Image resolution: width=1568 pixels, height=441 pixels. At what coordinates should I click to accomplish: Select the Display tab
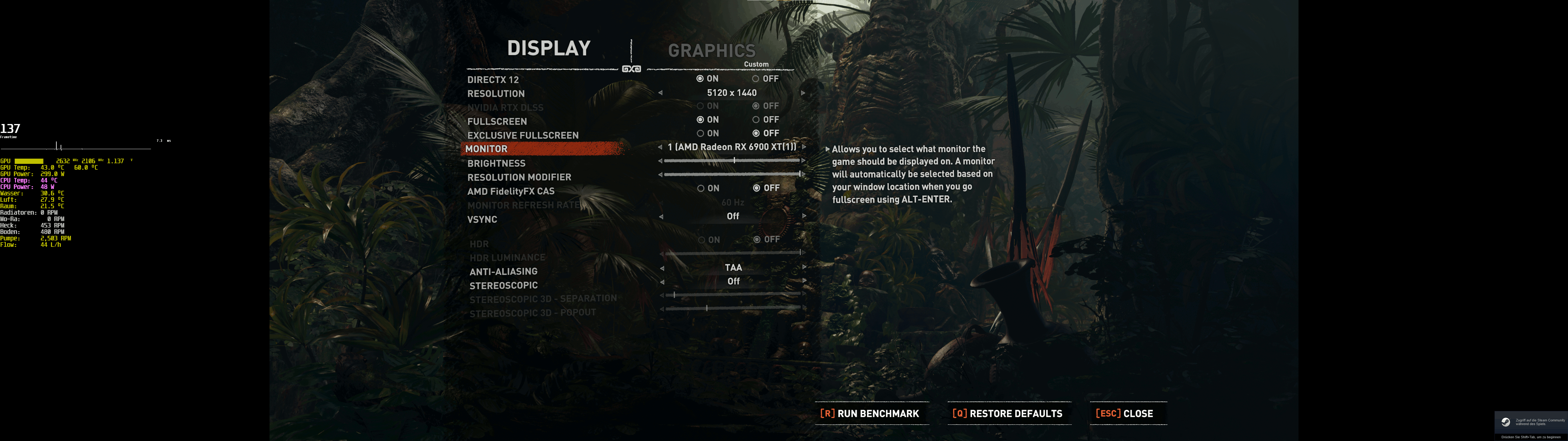click(548, 48)
